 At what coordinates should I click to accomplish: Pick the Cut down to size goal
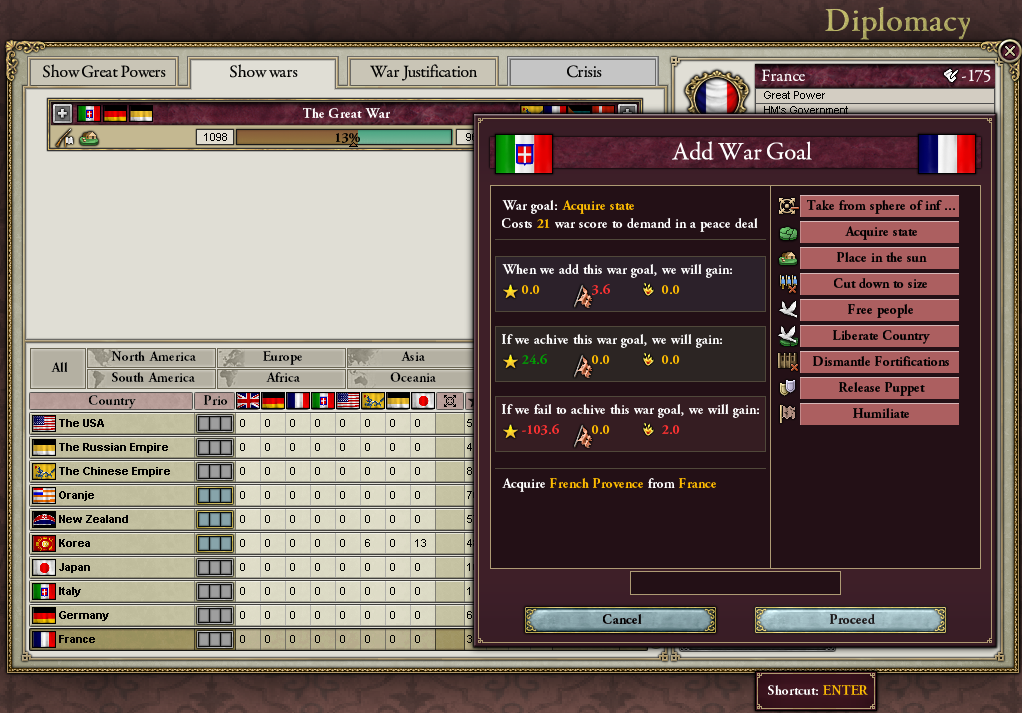point(880,284)
